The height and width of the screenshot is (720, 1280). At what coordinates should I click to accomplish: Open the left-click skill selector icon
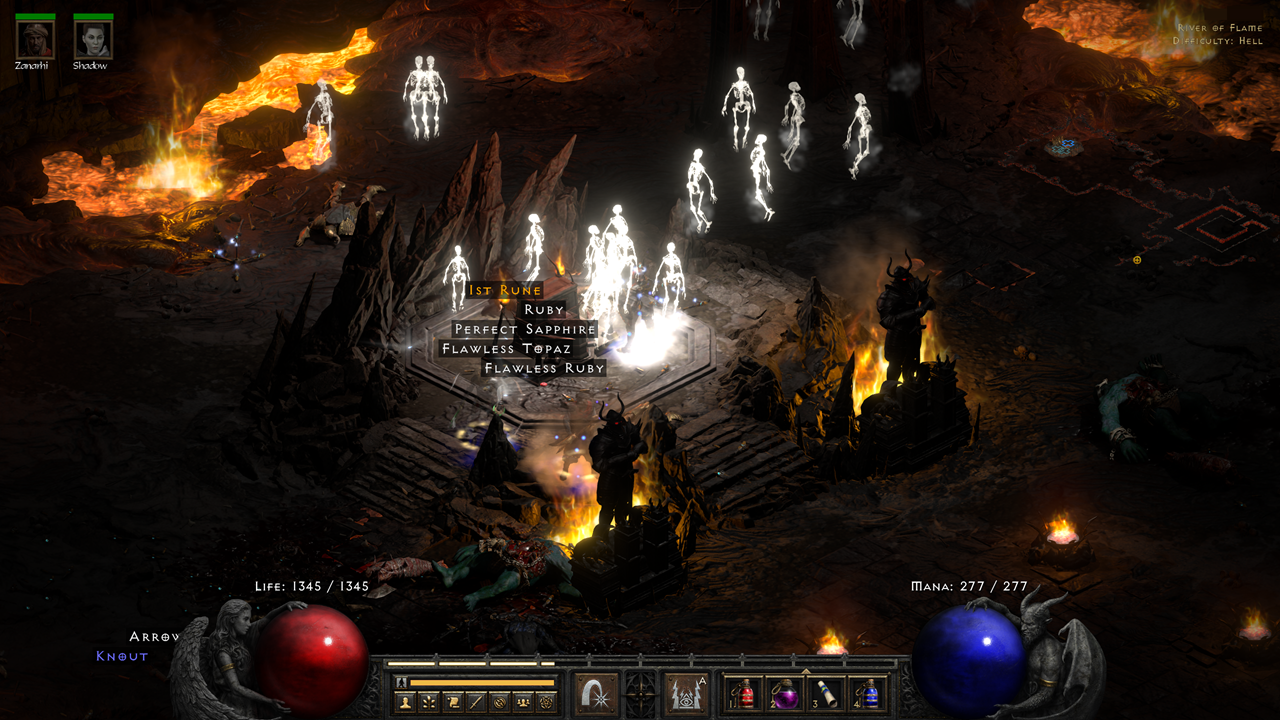pos(596,693)
